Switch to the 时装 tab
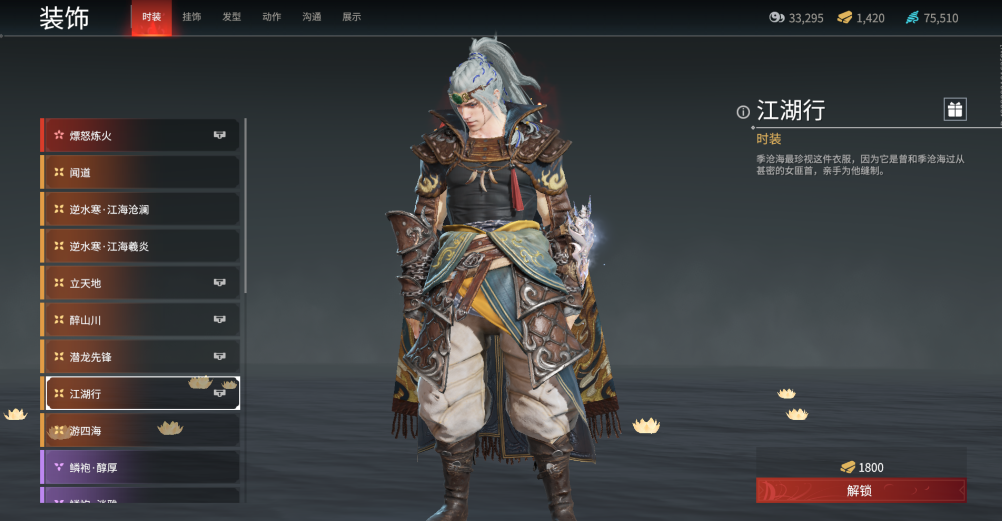 151,17
